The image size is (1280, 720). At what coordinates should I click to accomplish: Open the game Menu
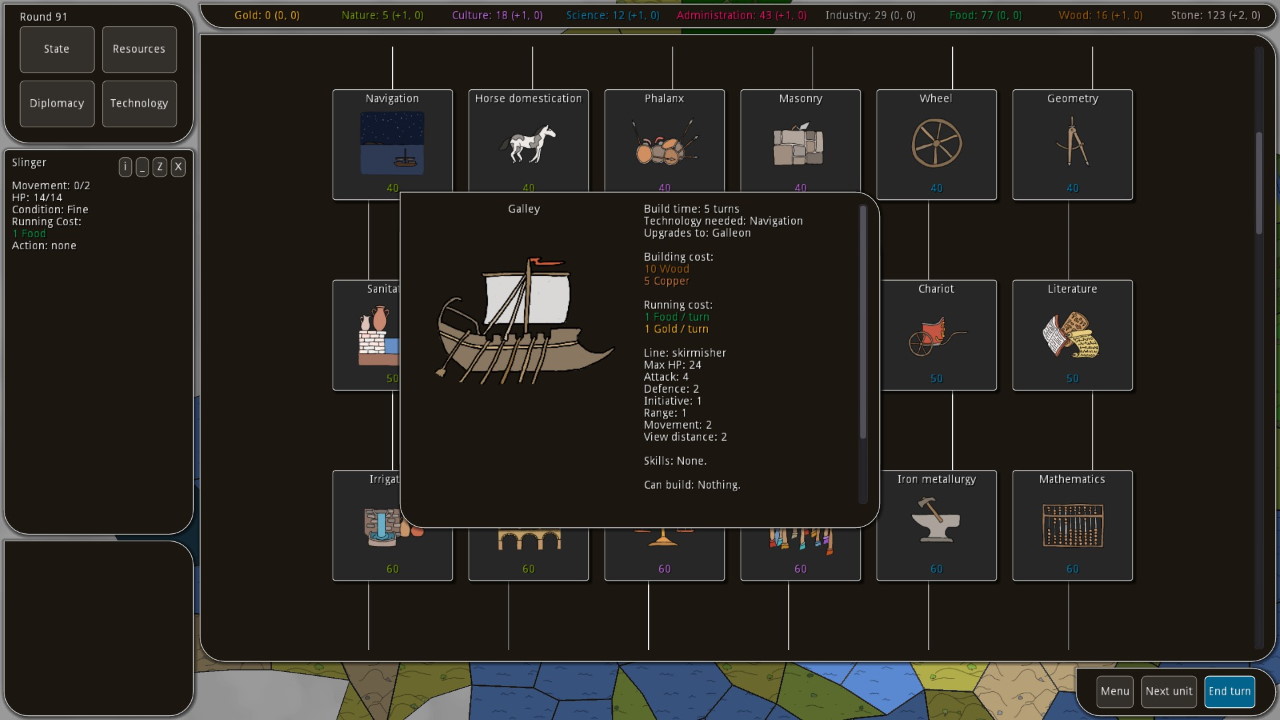coord(1115,691)
